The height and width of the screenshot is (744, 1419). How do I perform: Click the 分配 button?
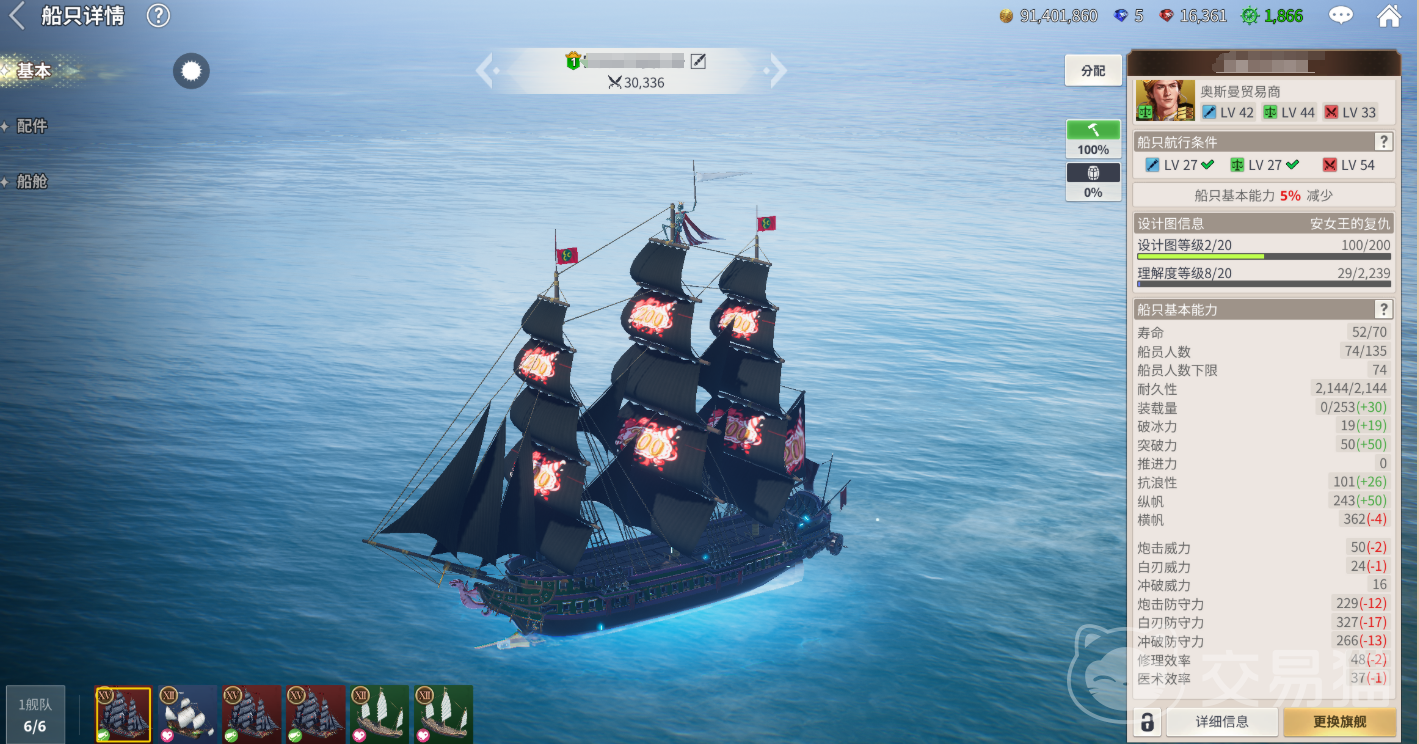(1093, 71)
